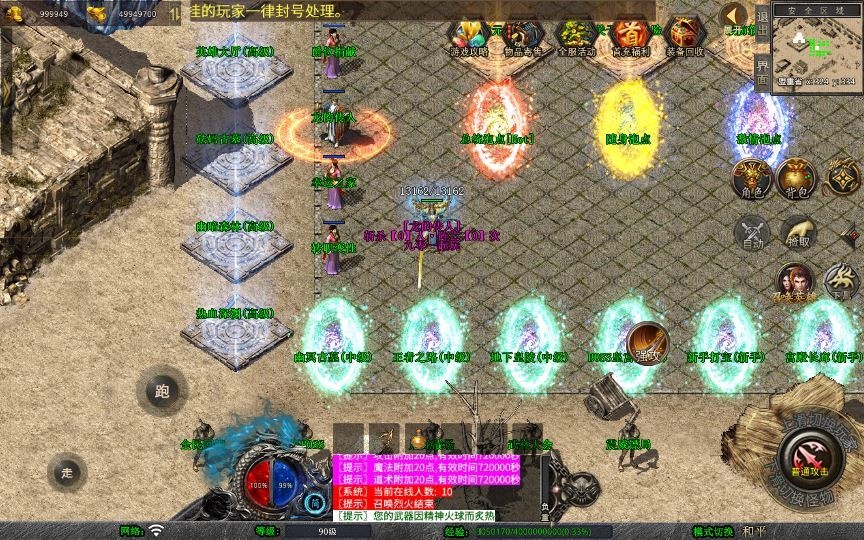Click the 界面 interface button
Viewport: 864px width, 540px height.
click(763, 70)
